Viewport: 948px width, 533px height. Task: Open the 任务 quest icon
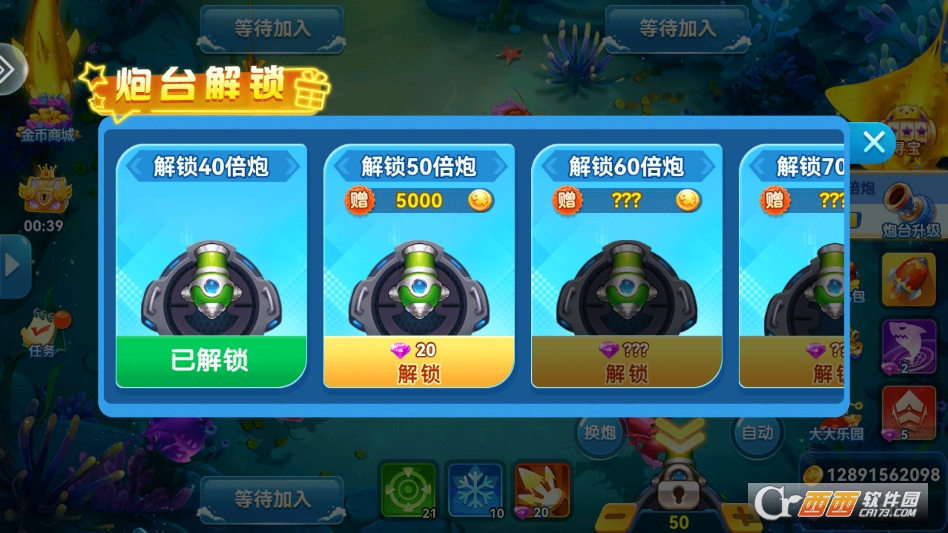43,331
